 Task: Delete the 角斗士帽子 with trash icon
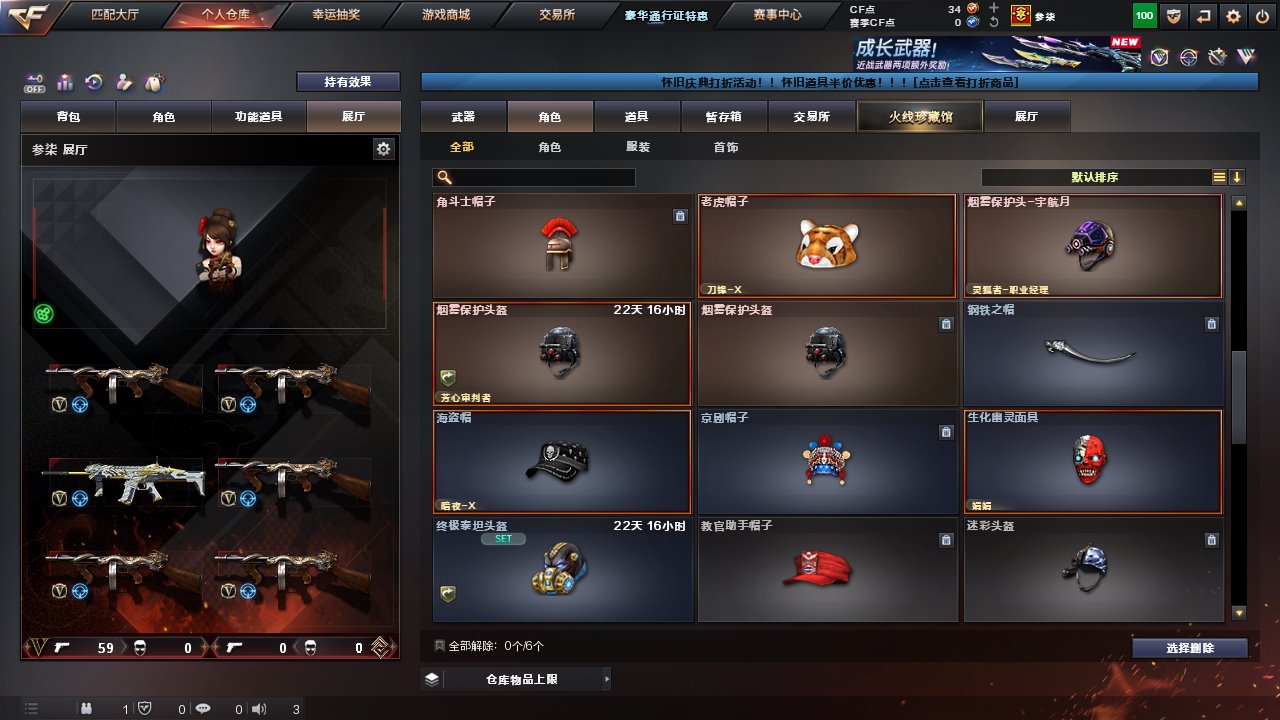[680, 216]
